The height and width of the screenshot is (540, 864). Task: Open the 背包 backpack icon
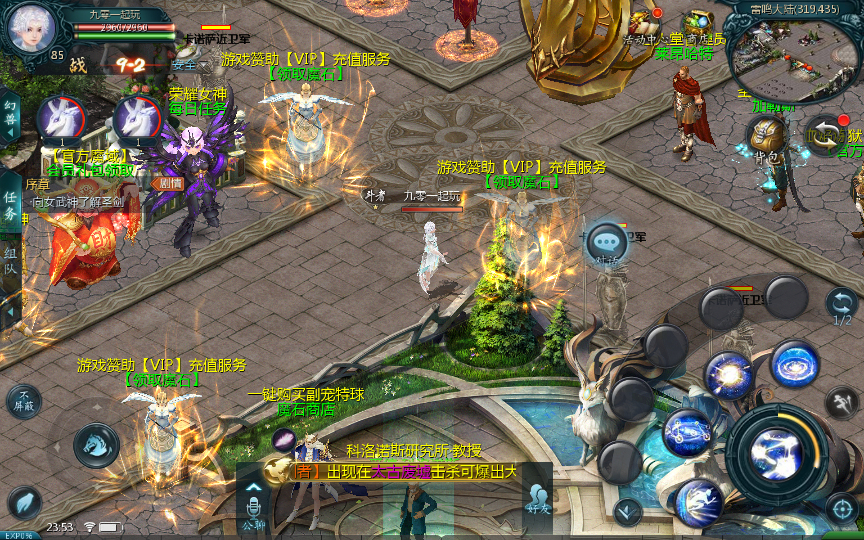pos(767,138)
